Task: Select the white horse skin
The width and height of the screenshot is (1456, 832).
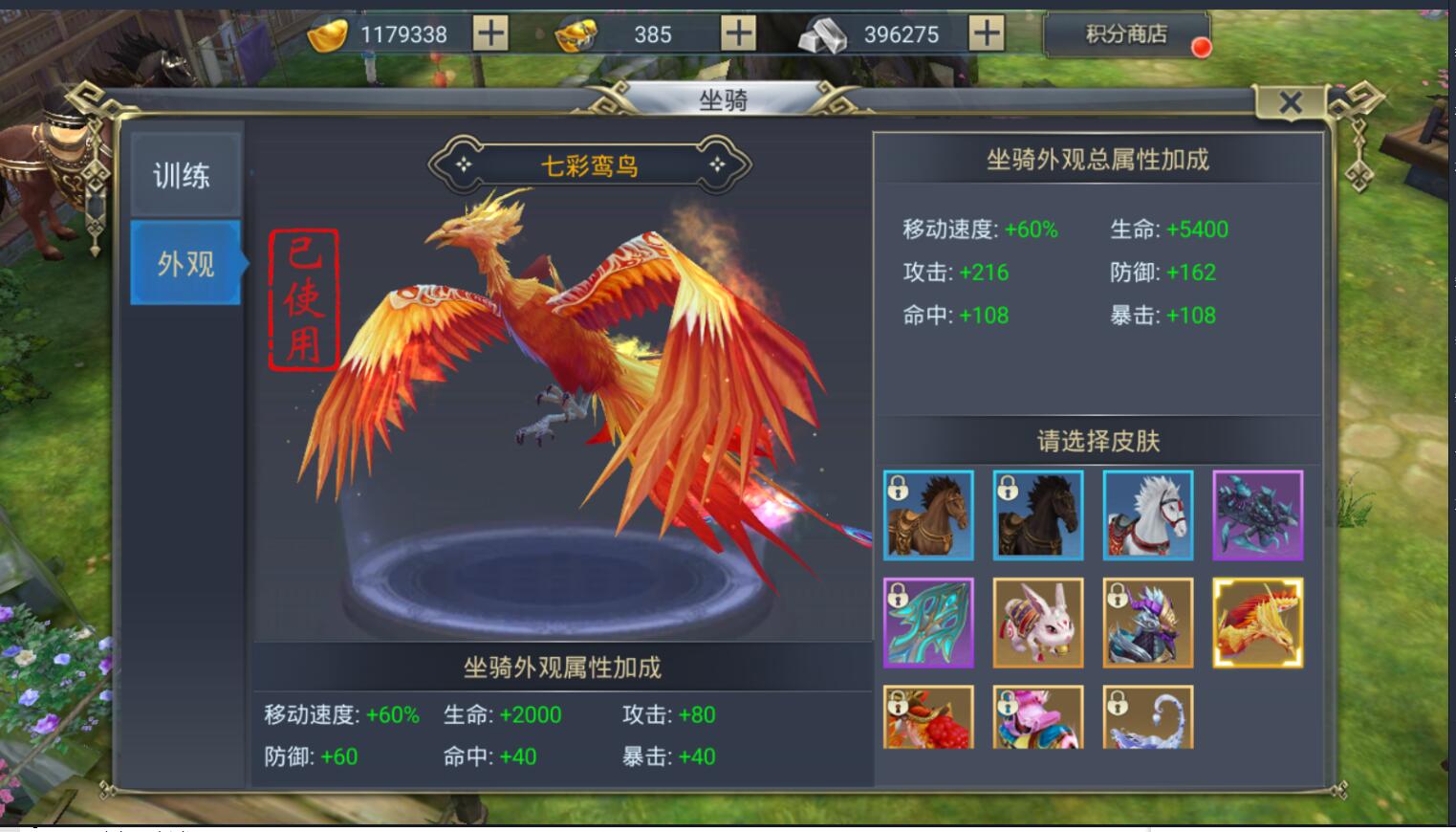Action: 1148,515
